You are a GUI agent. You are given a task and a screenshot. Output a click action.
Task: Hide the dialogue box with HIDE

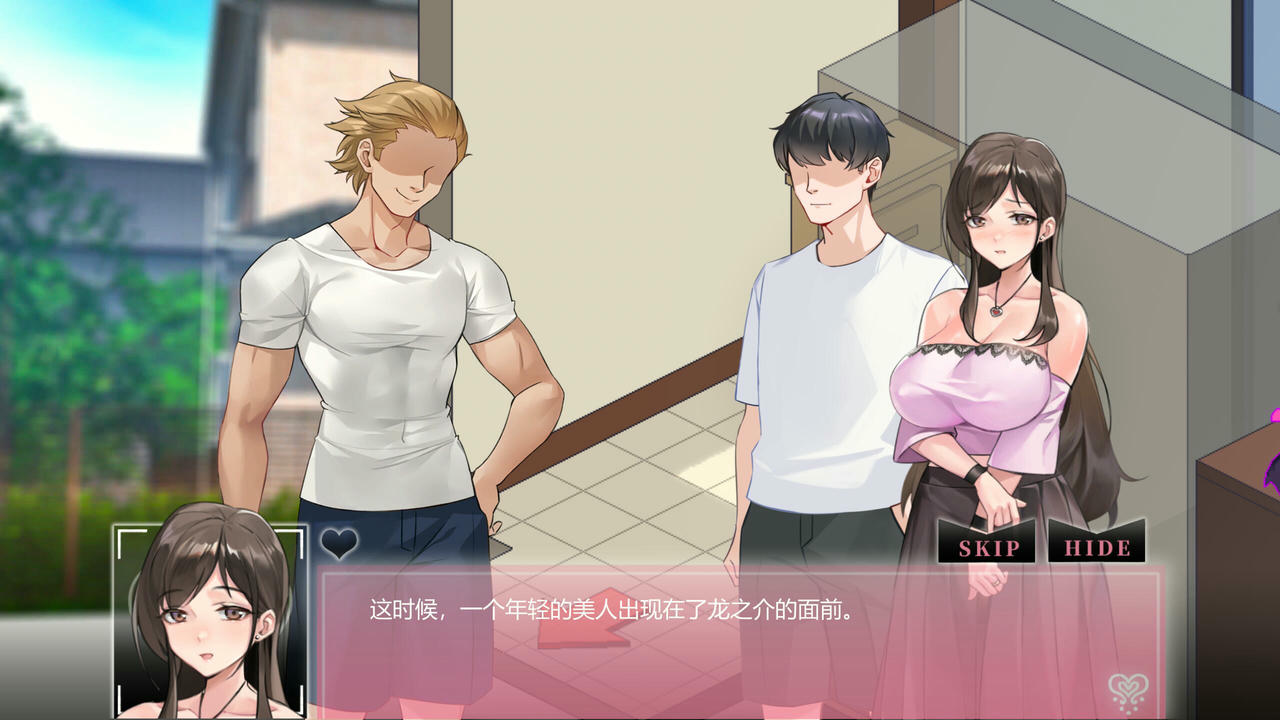1097,547
